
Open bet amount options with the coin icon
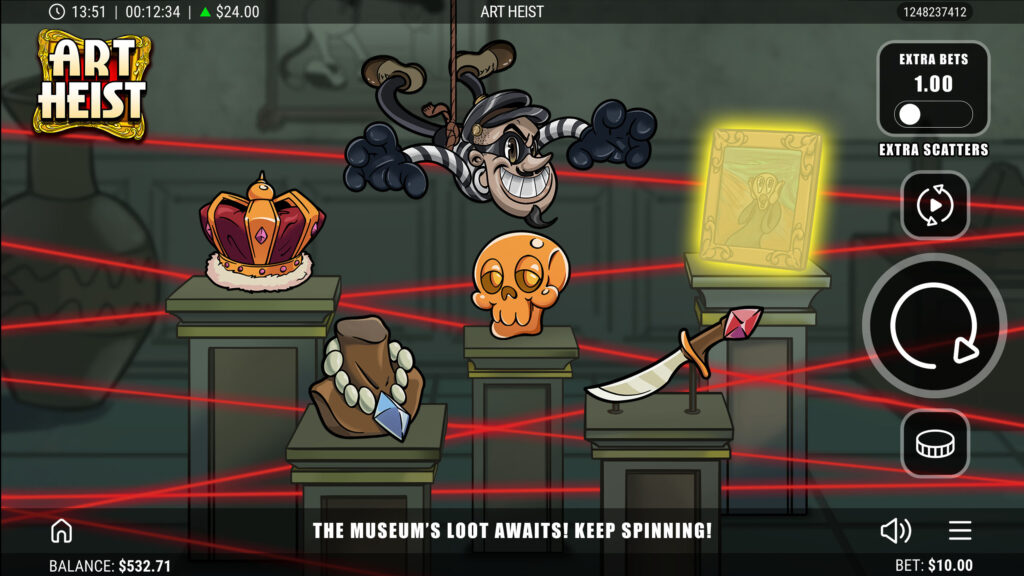tap(934, 443)
